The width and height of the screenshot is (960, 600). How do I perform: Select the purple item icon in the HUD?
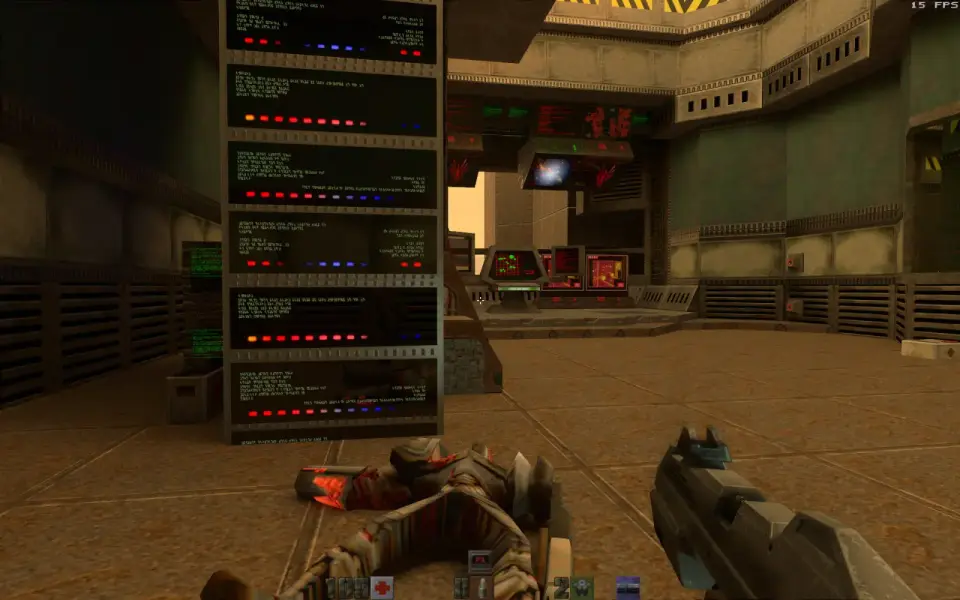coord(627,587)
